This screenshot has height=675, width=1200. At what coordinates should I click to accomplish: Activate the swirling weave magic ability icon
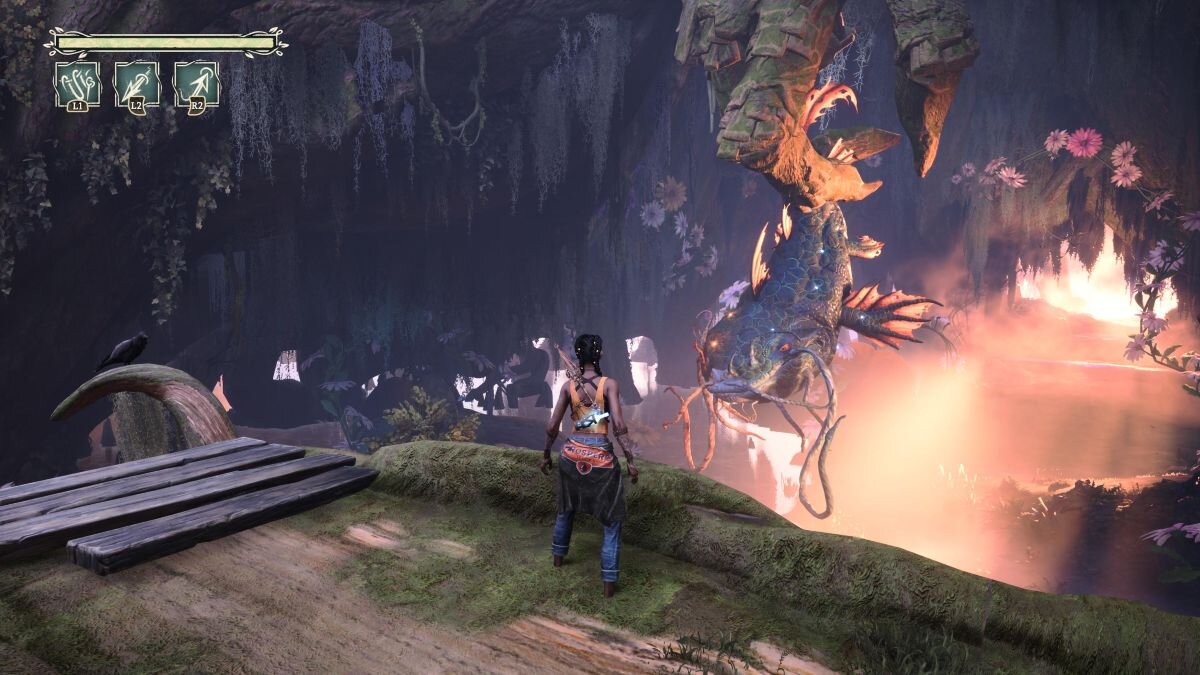pos(77,84)
